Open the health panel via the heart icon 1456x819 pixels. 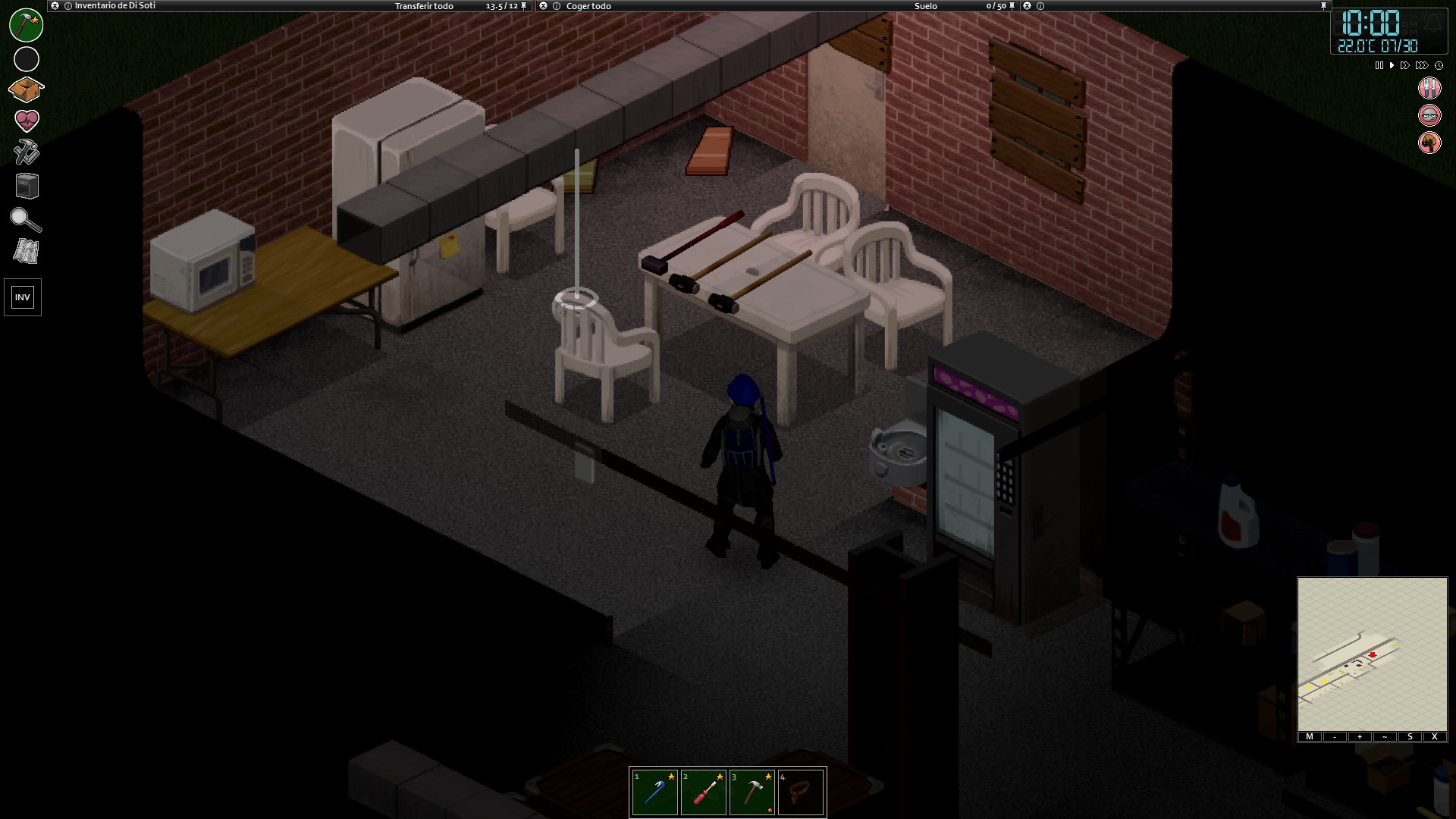click(25, 118)
